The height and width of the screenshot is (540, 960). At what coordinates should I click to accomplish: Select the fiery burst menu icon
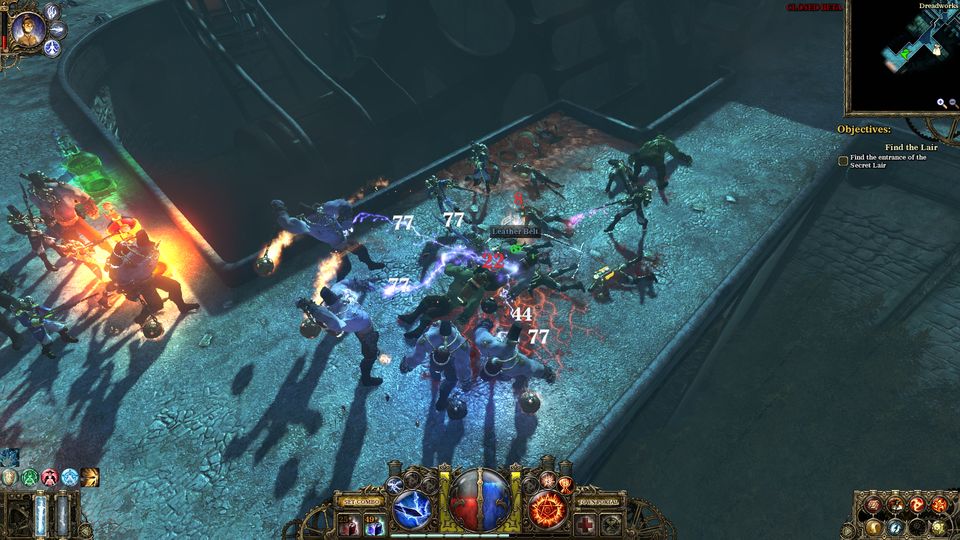pos(938,503)
